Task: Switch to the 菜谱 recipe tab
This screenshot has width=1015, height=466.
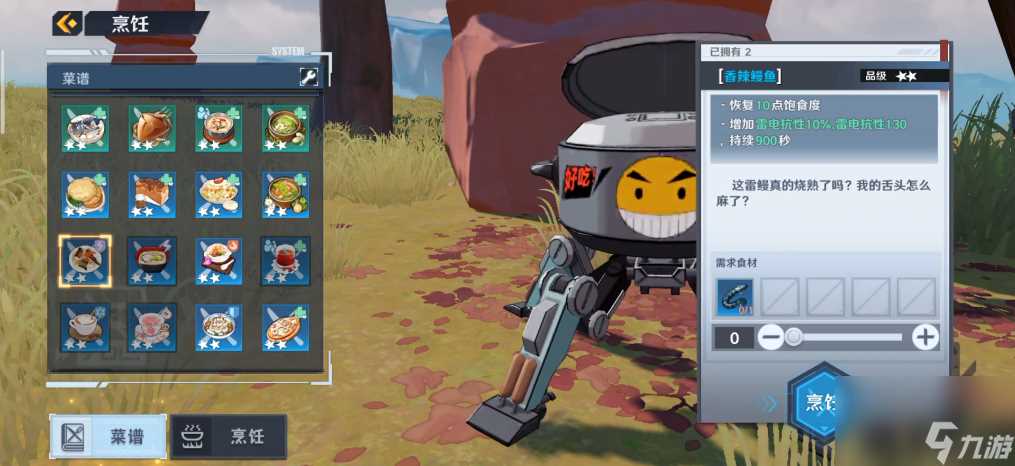Action: pyautogui.click(x=108, y=436)
